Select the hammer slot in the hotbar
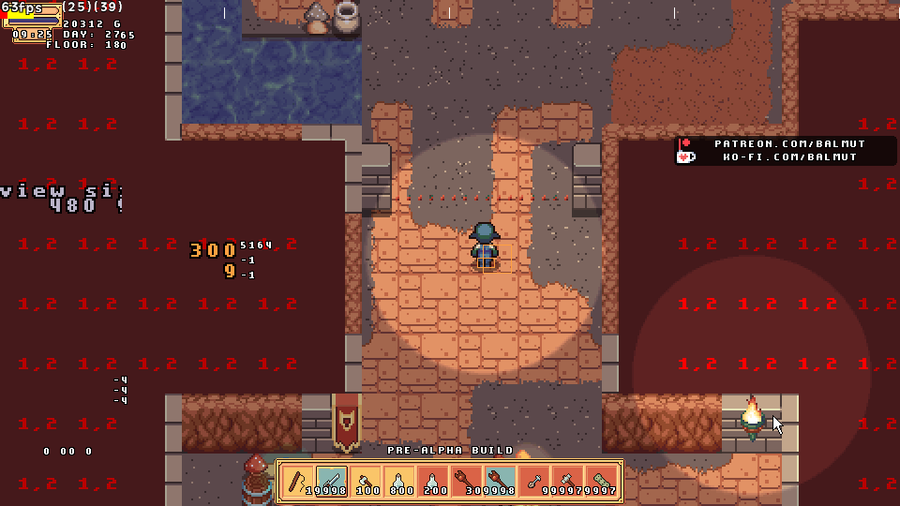This screenshot has height=506, width=900. coord(568,482)
